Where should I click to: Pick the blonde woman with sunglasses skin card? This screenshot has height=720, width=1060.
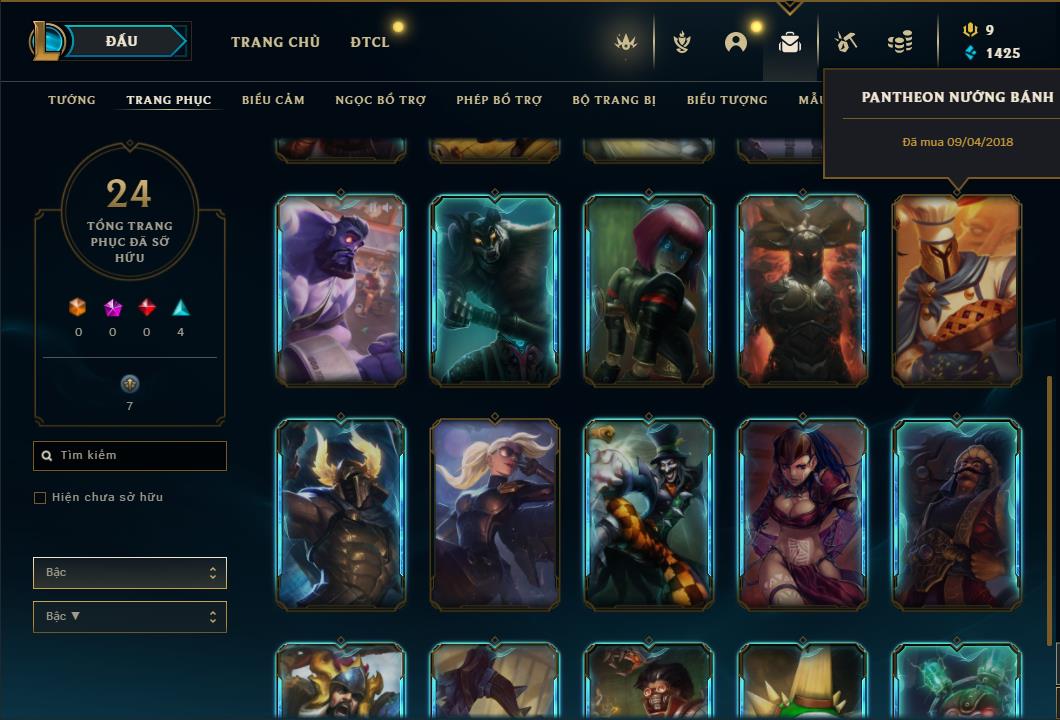[x=495, y=514]
